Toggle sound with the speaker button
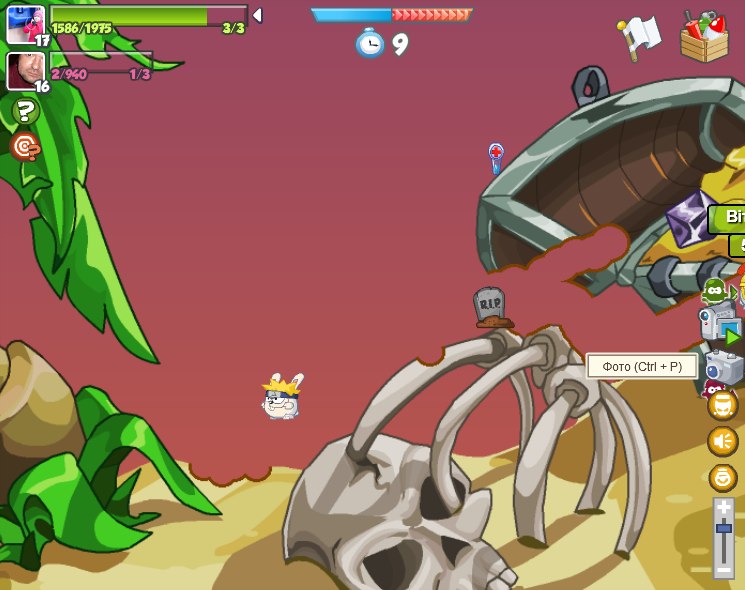745x590 pixels. tap(723, 441)
